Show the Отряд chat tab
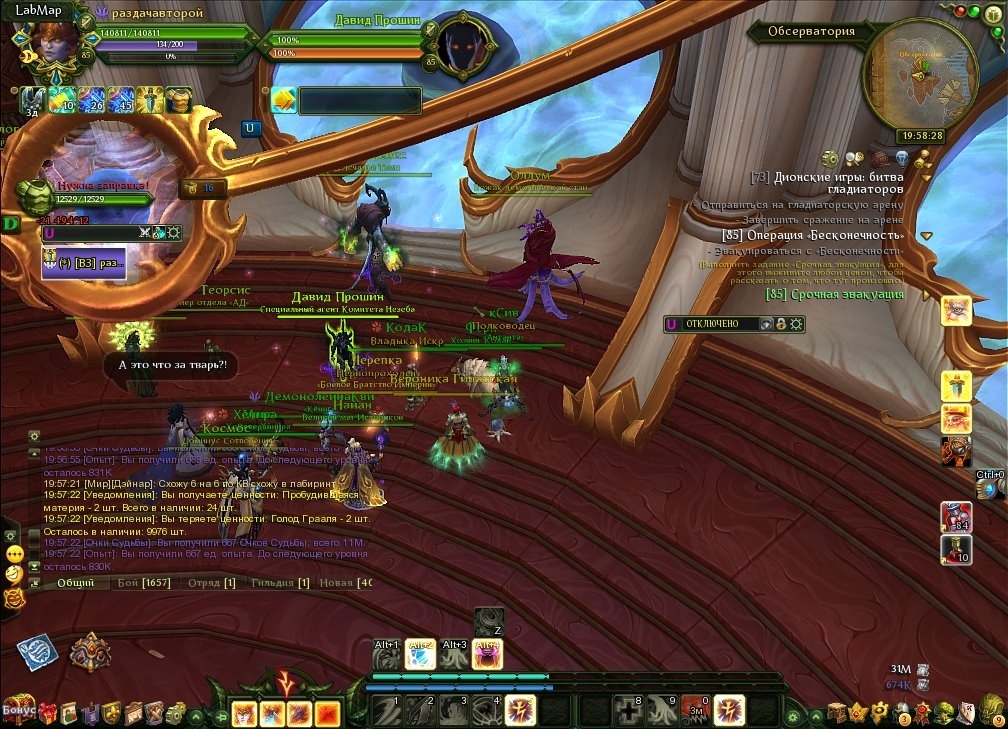Viewport: 1008px width, 729px height. 212,583
